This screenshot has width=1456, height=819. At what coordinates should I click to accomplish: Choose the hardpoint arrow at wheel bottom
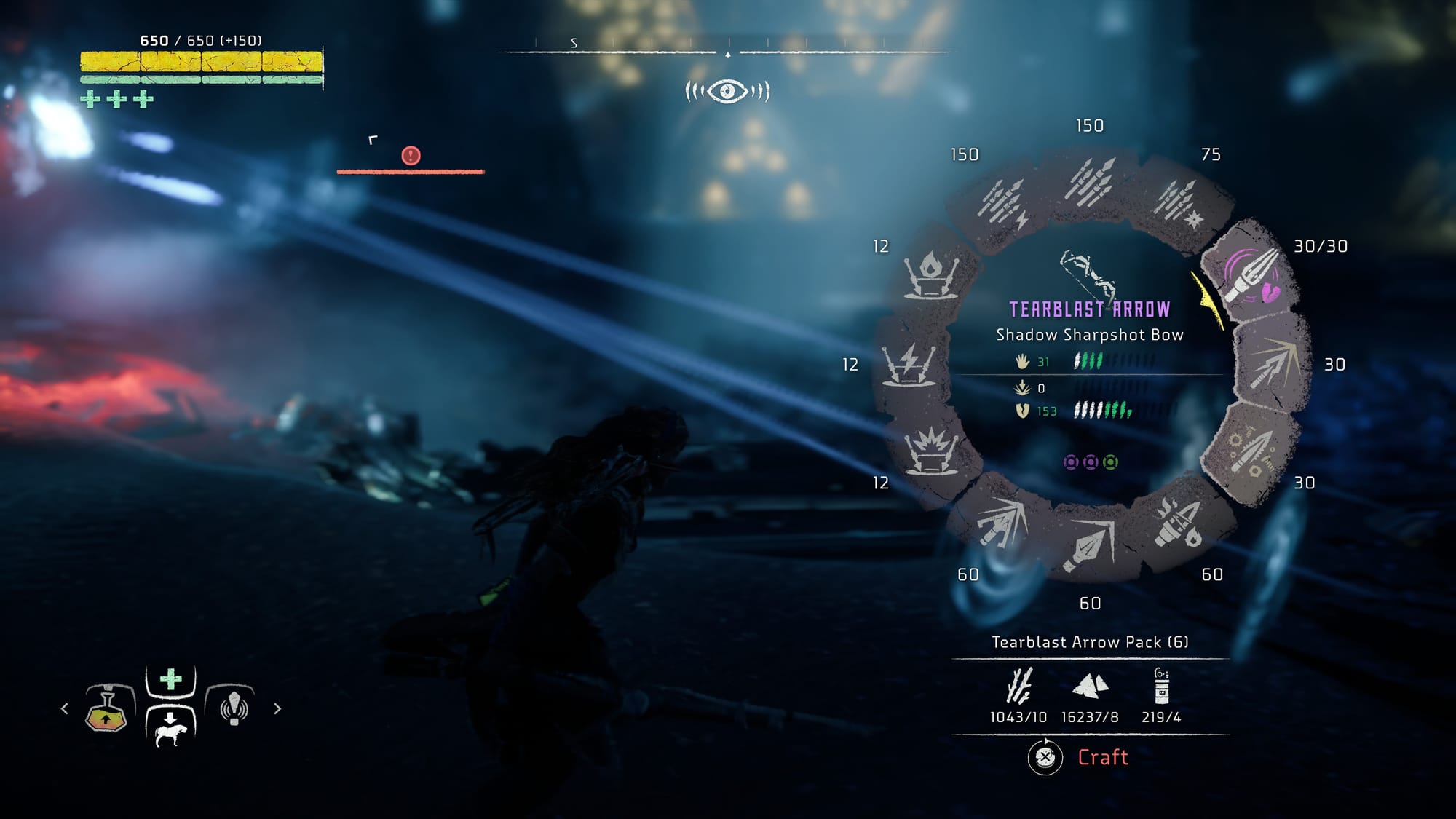click(x=1089, y=546)
